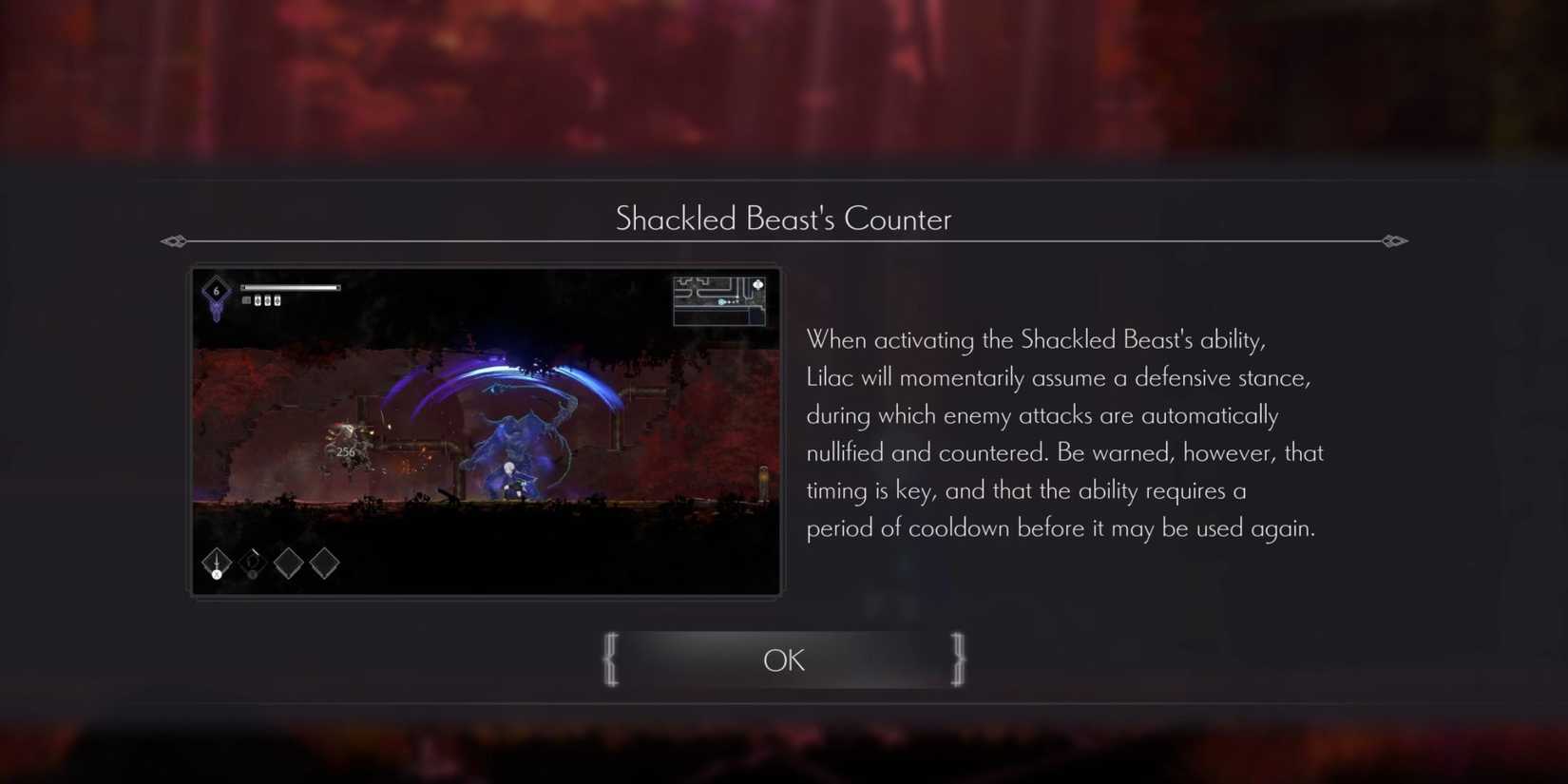Click the left bracket ornament beside OK
The image size is (1568, 784).
(x=611, y=659)
